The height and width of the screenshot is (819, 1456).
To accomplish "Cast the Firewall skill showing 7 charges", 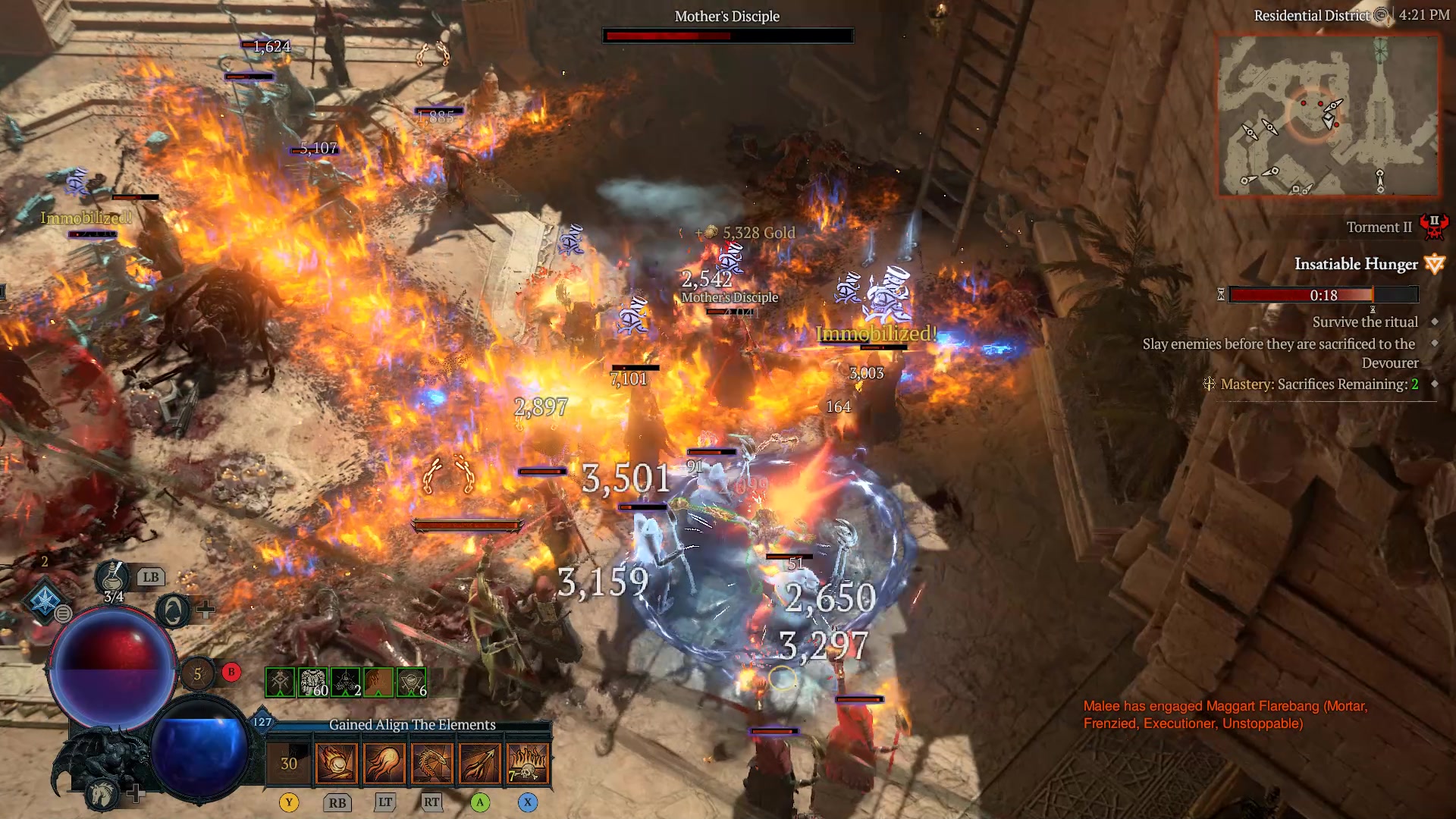I will 527,764.
